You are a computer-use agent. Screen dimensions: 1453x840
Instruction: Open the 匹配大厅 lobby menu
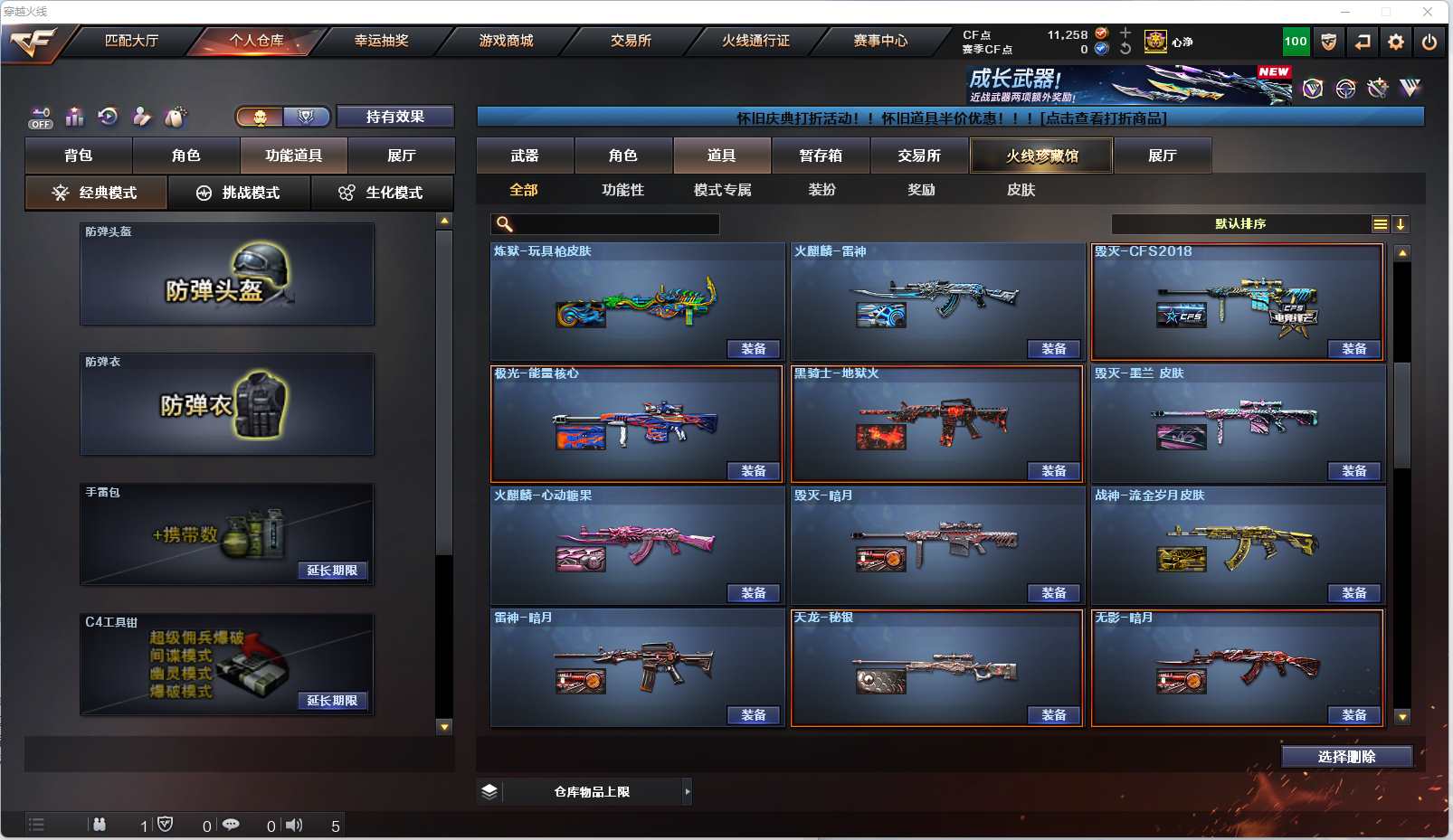pyautogui.click(x=131, y=41)
